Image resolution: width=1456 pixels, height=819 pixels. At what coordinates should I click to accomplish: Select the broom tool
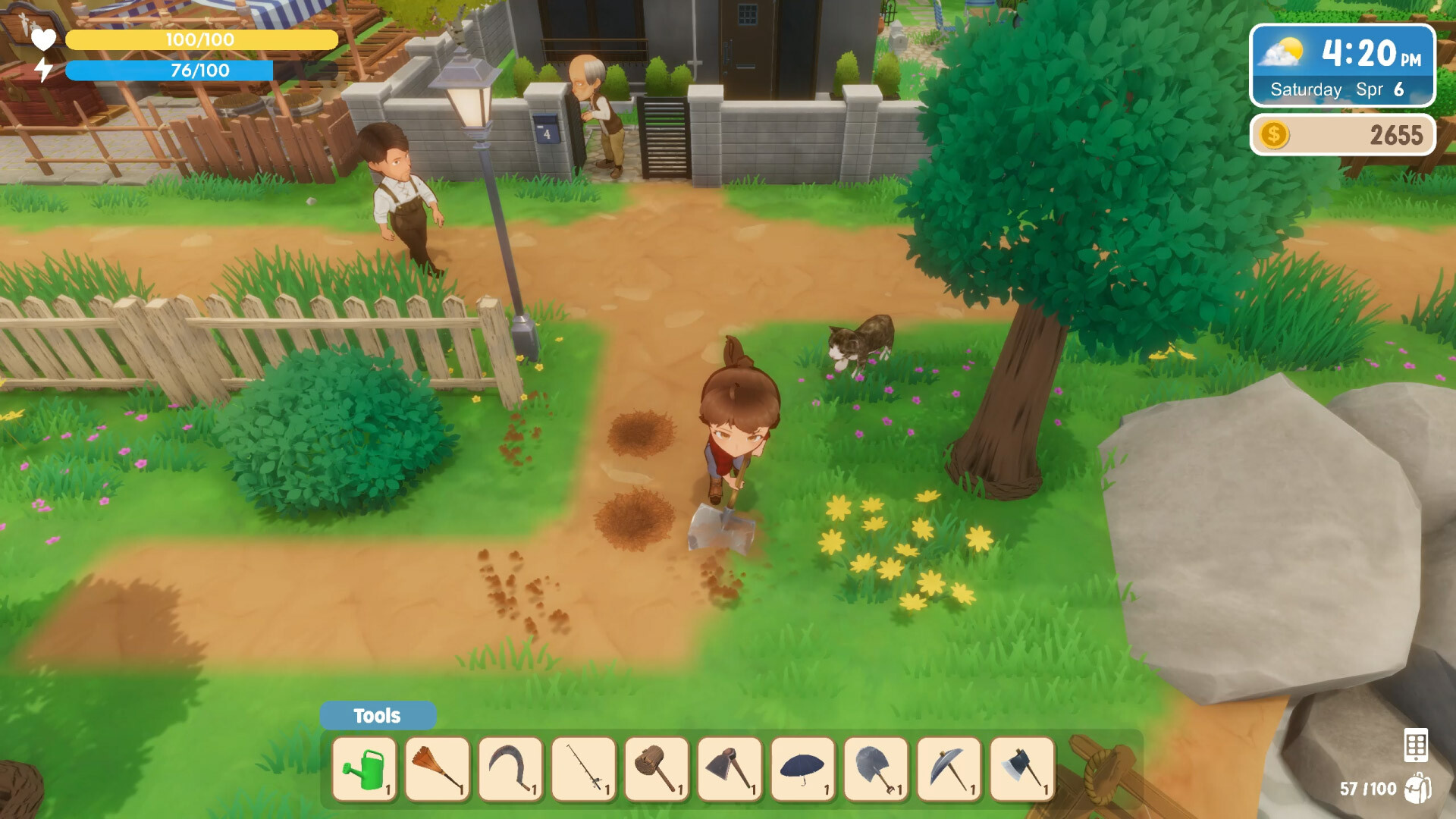click(x=438, y=768)
